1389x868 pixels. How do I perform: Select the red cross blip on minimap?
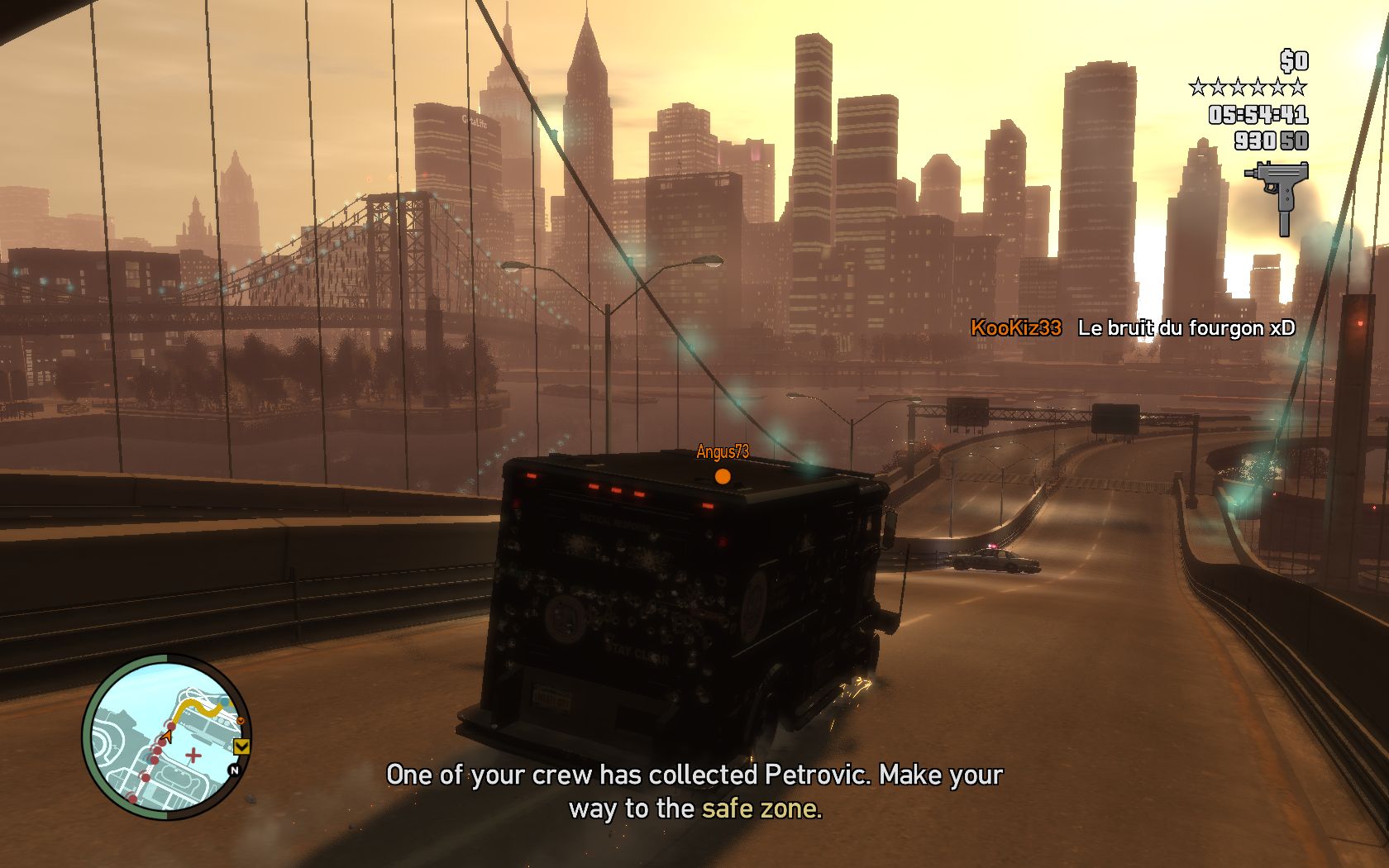tap(193, 755)
